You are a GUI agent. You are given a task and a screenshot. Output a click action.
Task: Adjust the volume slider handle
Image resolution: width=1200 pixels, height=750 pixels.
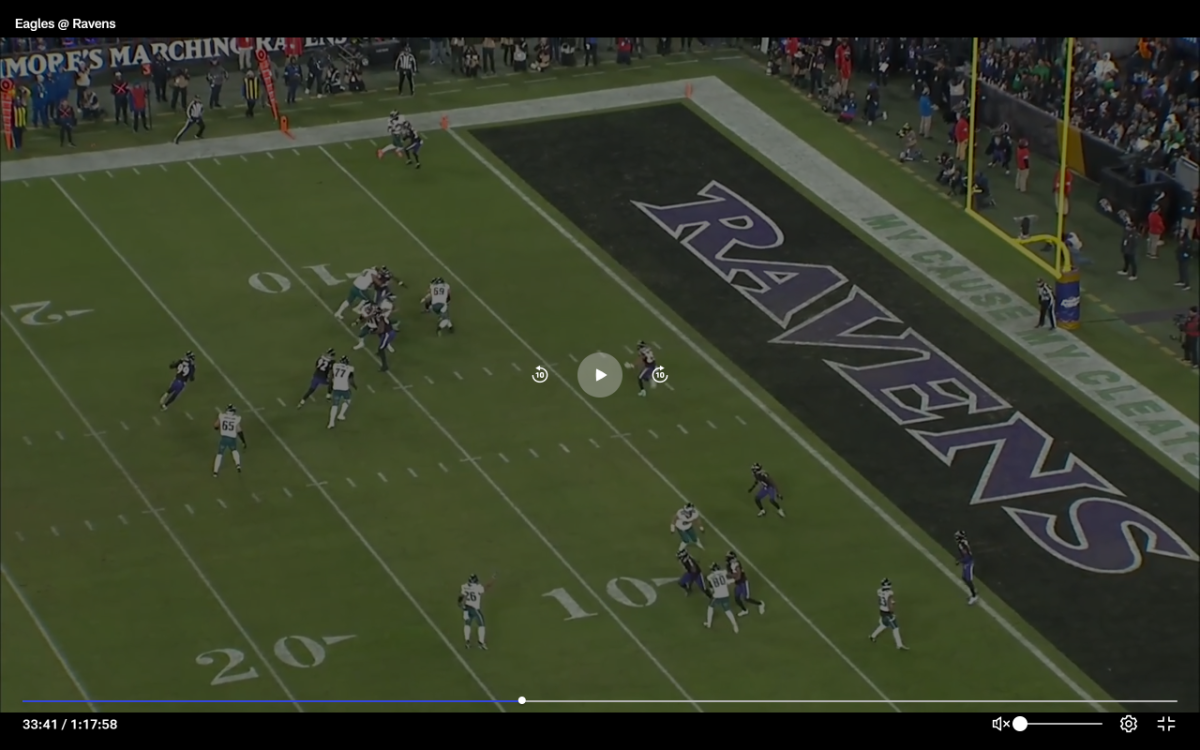(1020, 724)
